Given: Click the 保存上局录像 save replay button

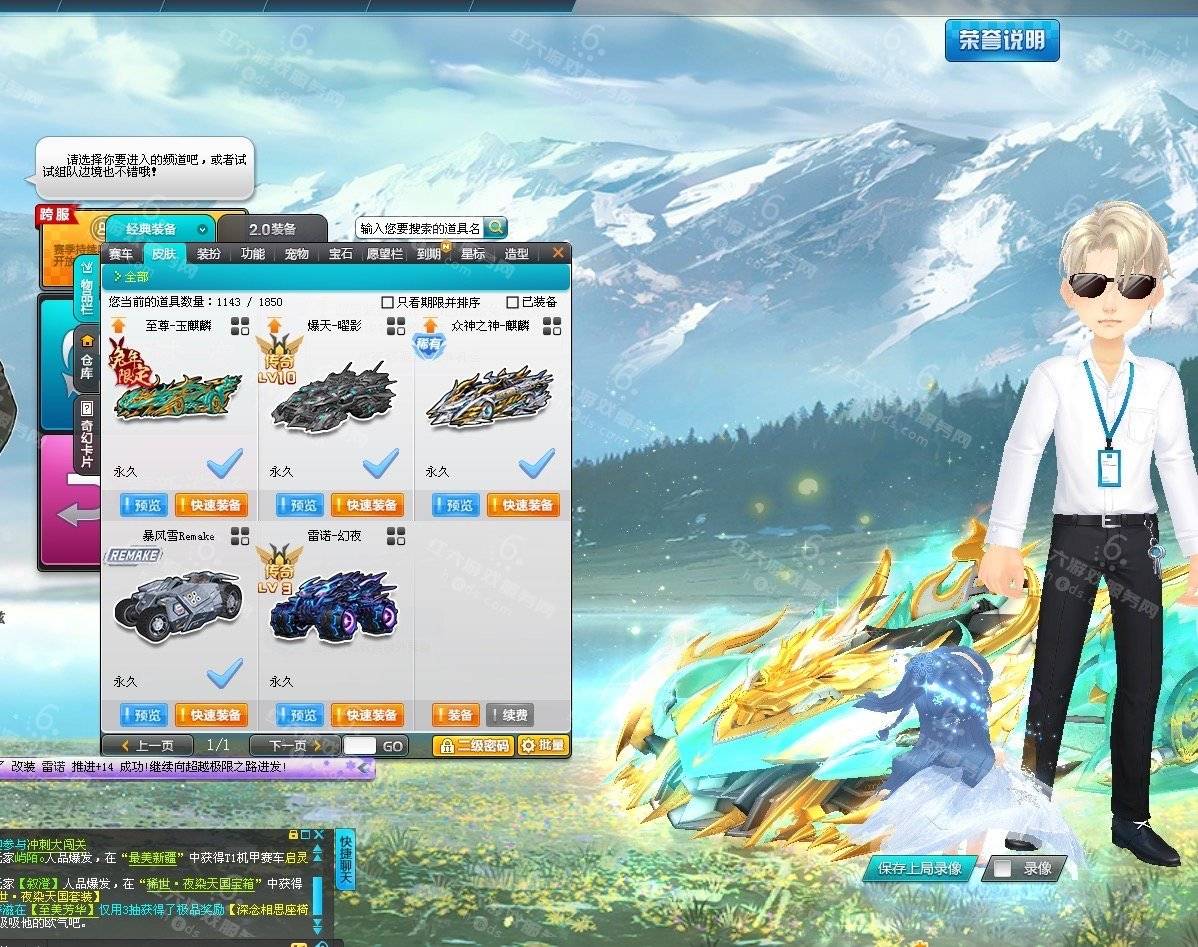Looking at the screenshot, I should point(919,868).
